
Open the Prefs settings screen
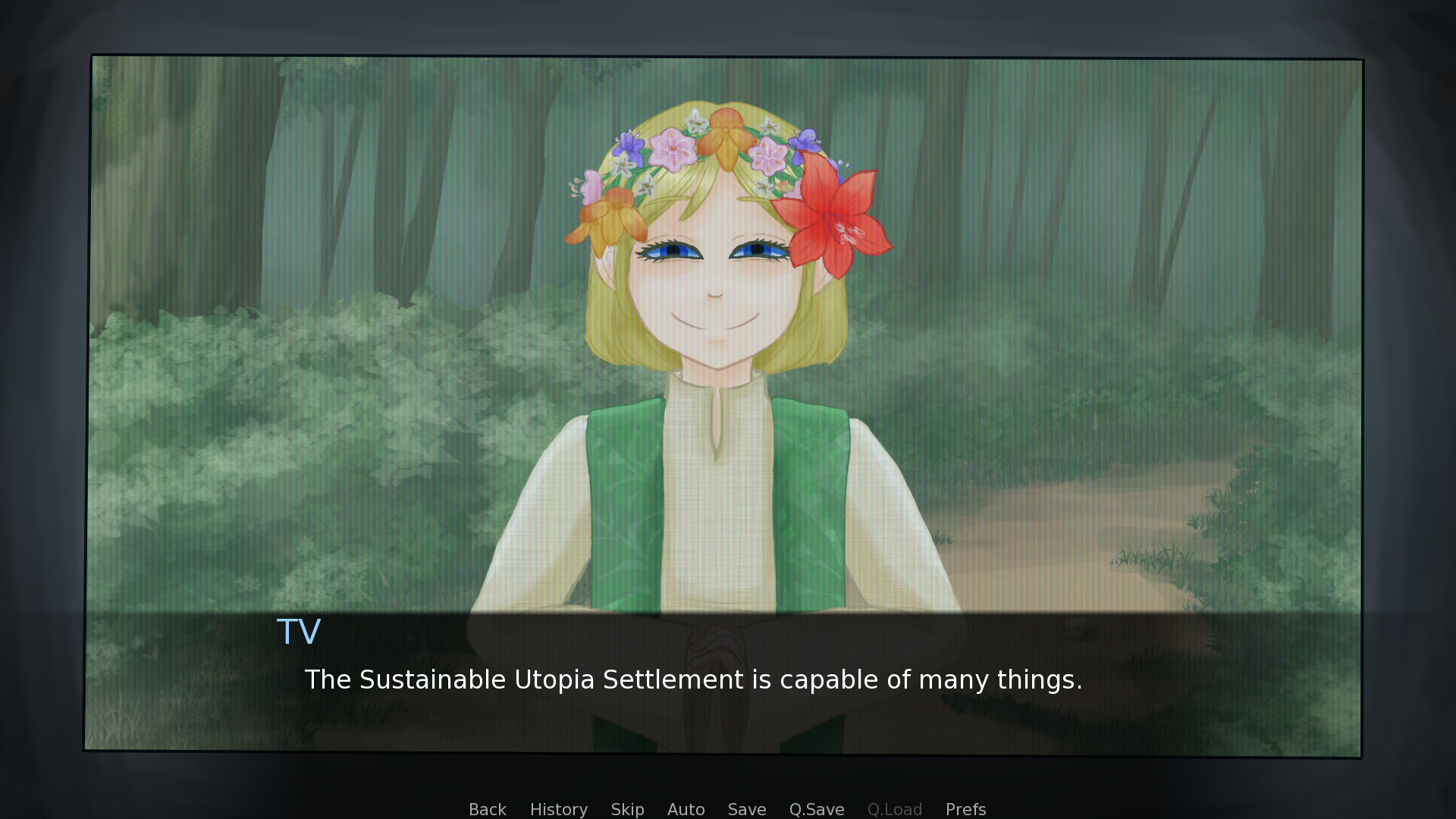click(x=965, y=809)
